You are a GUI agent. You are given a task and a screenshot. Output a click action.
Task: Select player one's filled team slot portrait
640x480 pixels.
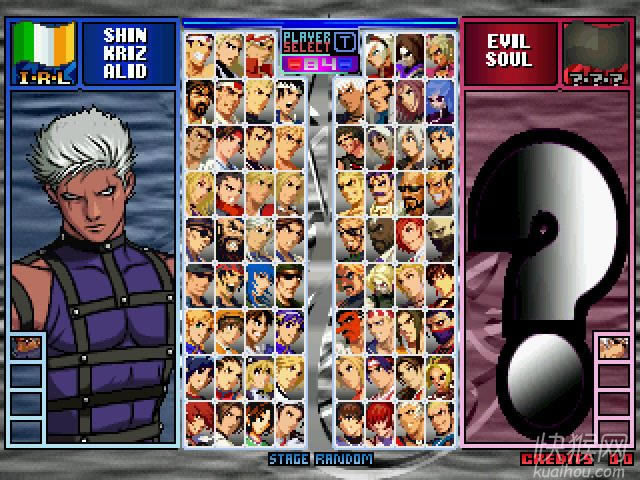tap(26, 349)
